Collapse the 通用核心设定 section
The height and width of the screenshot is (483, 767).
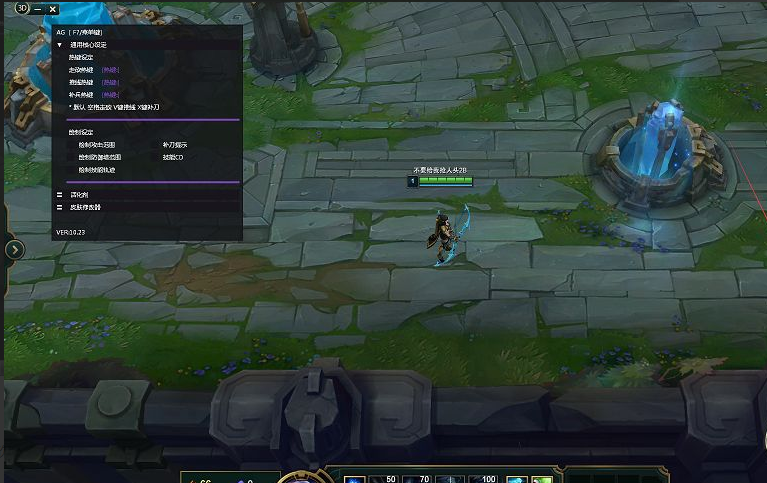(60, 45)
